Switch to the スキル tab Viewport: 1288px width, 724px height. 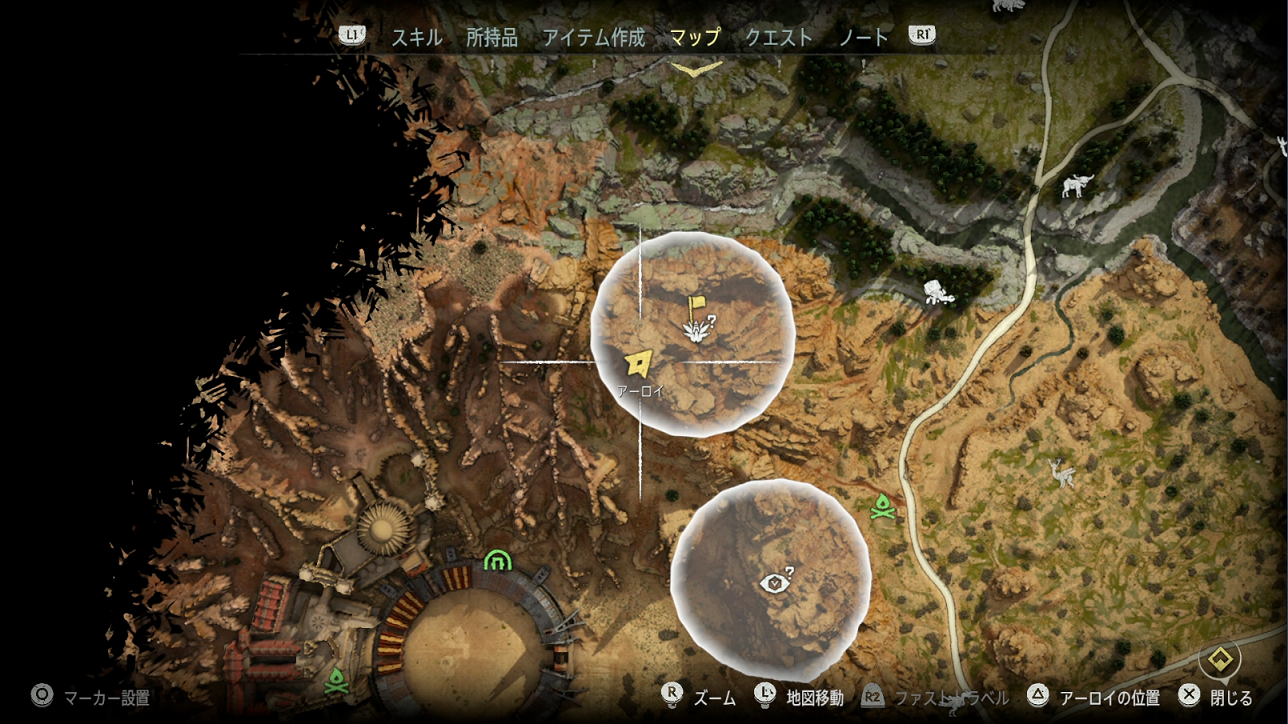(416, 38)
